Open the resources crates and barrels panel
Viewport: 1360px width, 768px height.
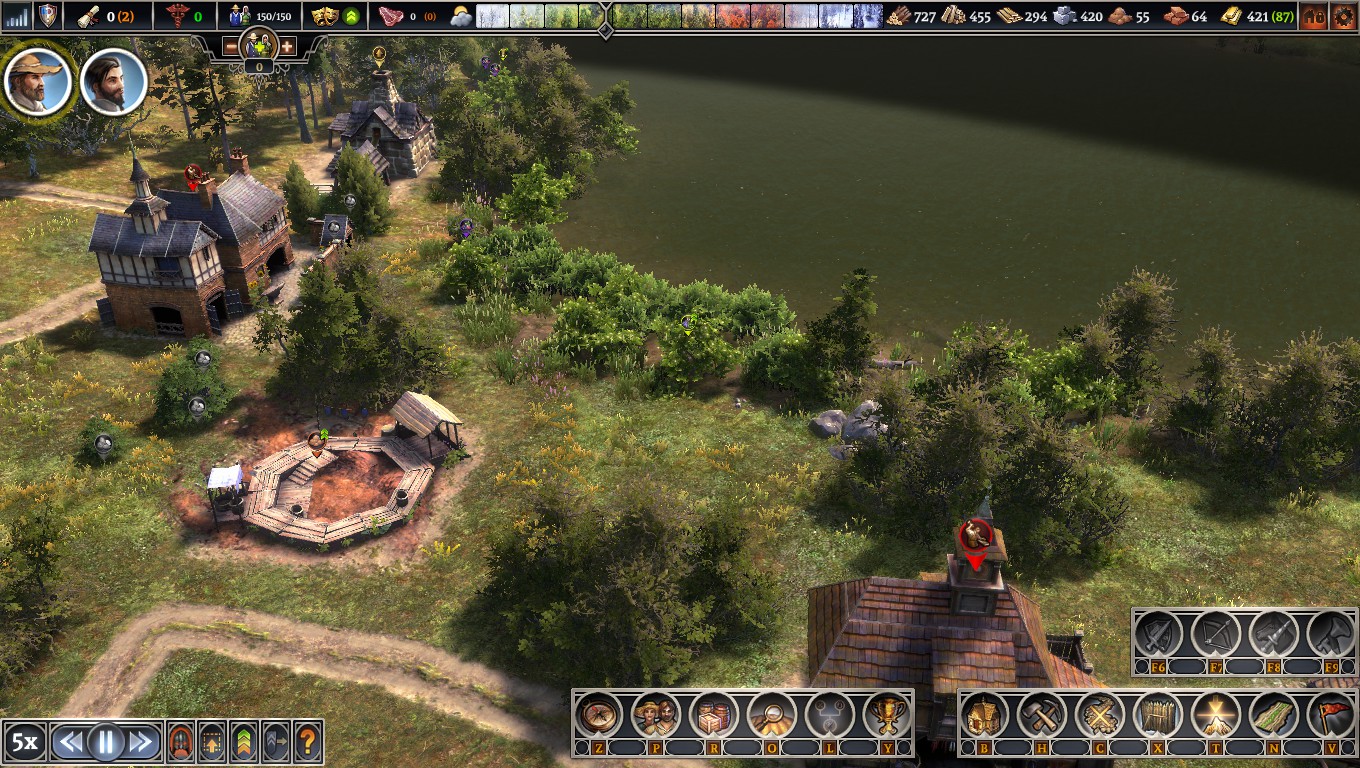pyautogui.click(x=713, y=715)
